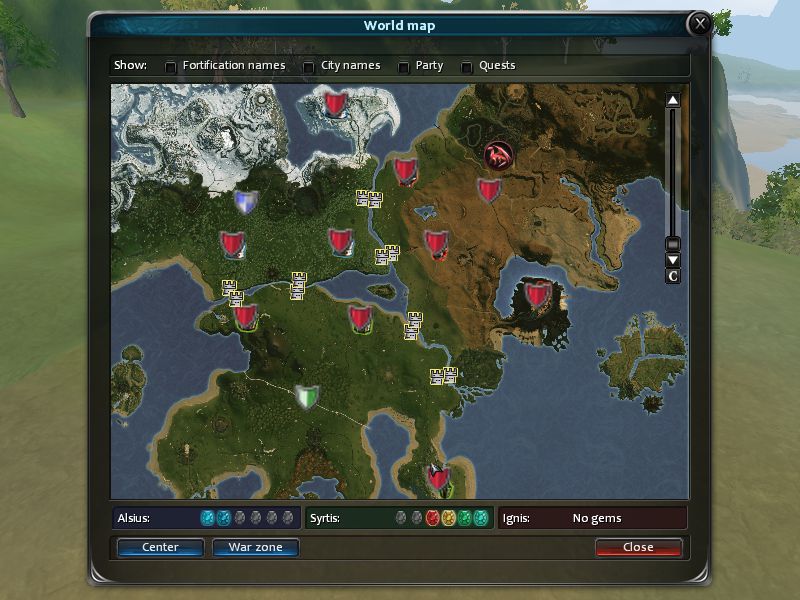Click the red dragon emblem marker
Screen dimensions: 800x600
tap(498, 155)
